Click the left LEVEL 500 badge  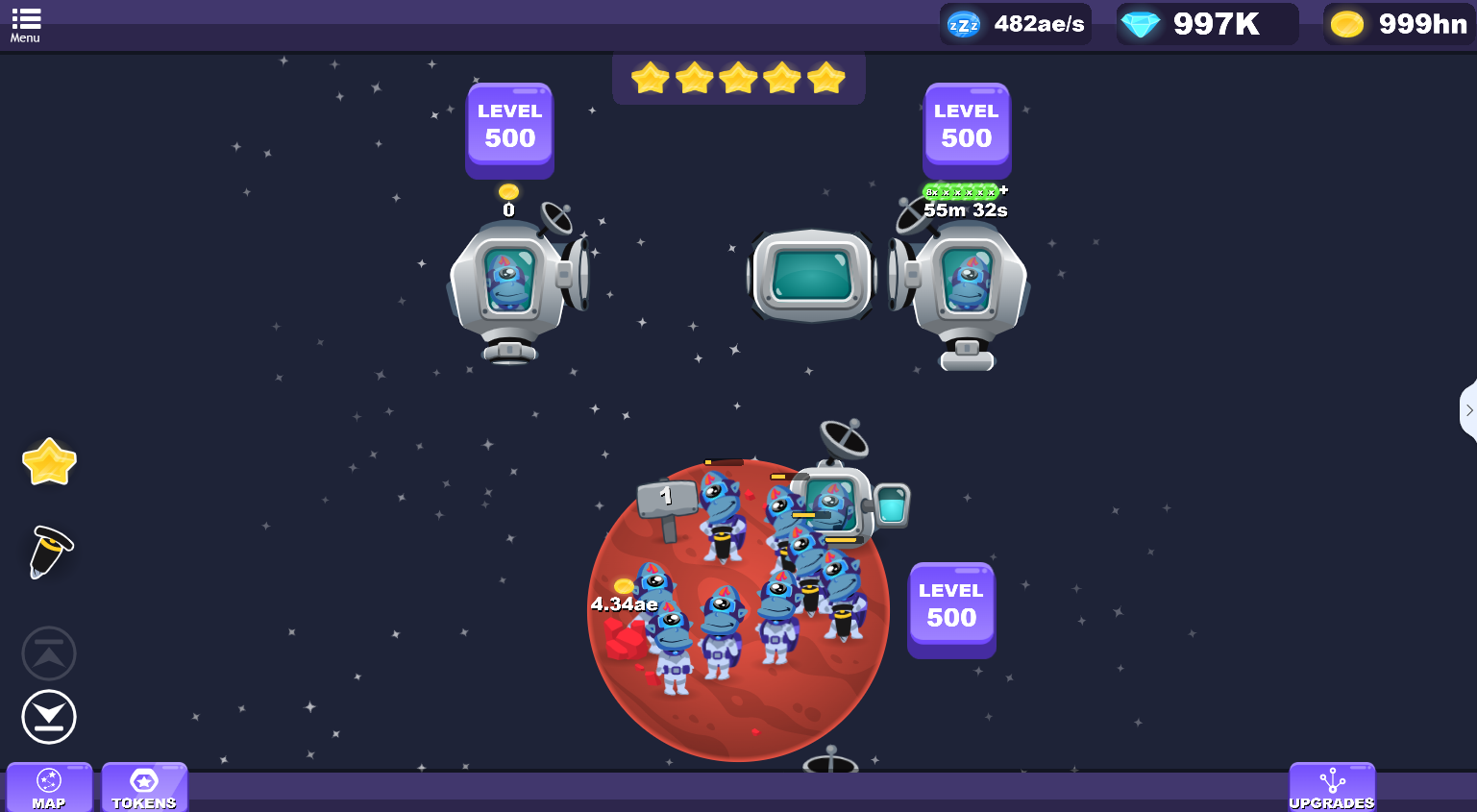[x=509, y=130]
